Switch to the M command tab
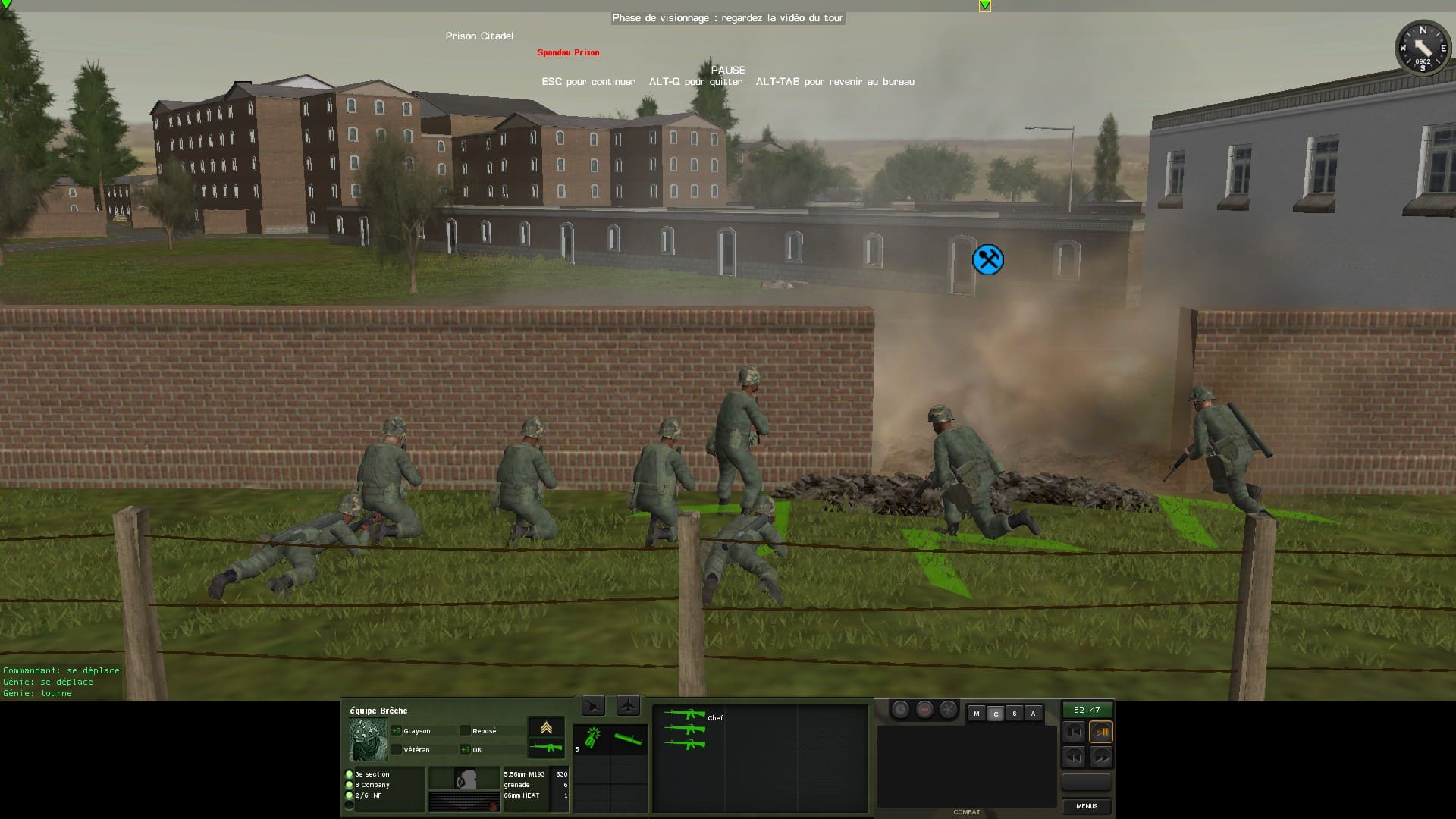Viewport: 1456px width, 819px height. [x=977, y=714]
